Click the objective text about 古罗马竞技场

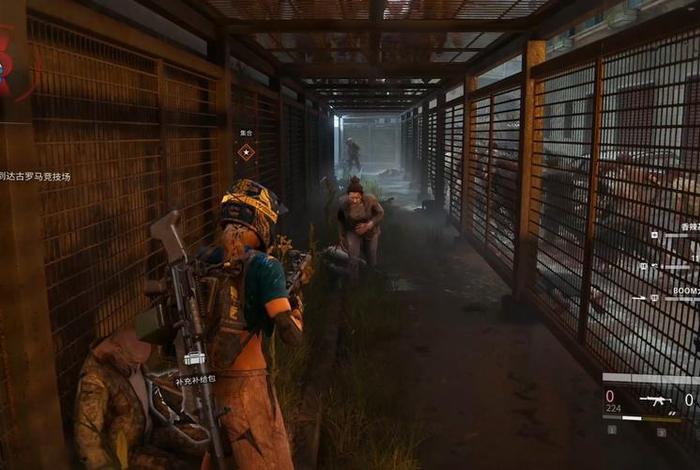coord(37,177)
